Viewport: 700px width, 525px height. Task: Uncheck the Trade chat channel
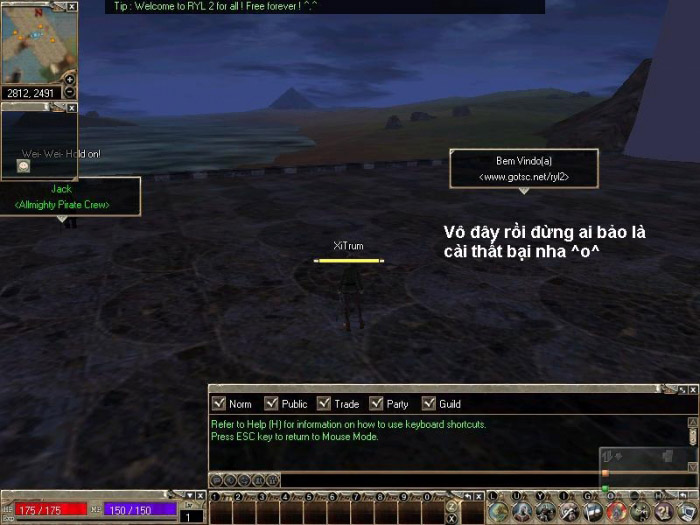click(x=323, y=404)
